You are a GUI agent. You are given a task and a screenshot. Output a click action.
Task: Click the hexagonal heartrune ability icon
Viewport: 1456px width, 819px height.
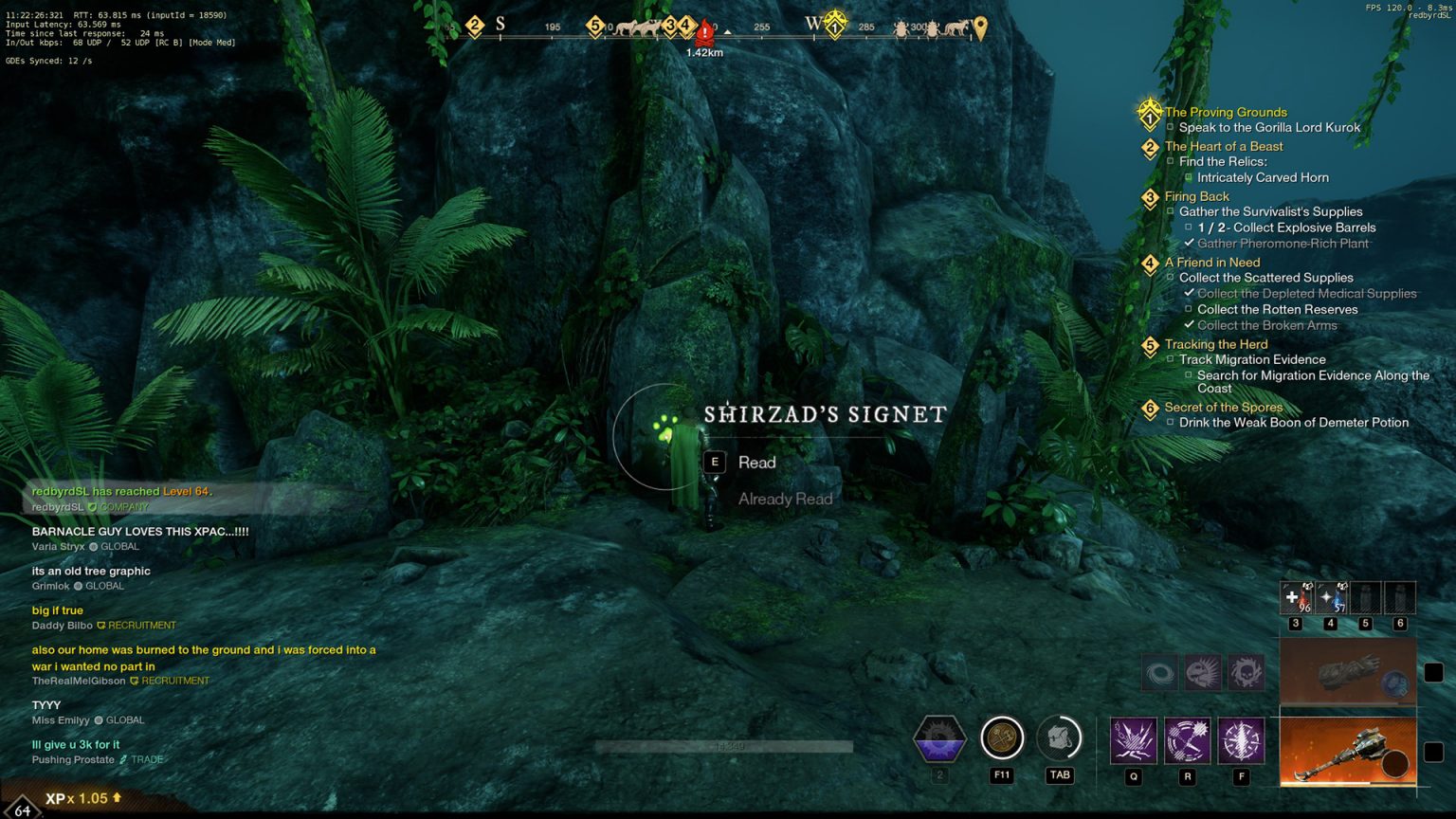[x=939, y=739]
